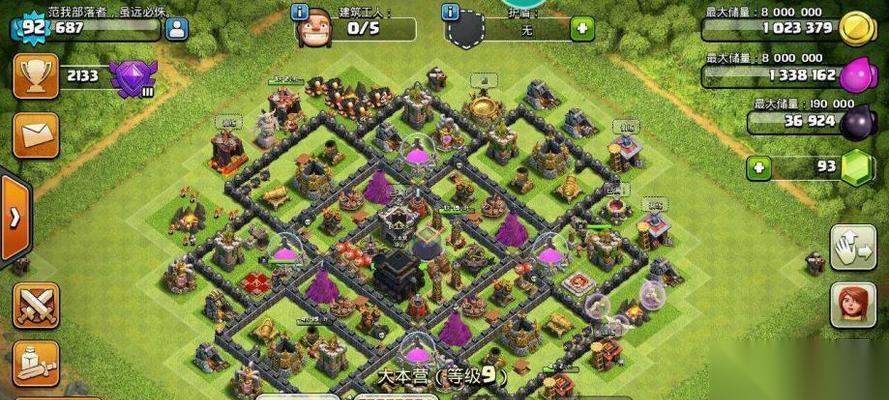This screenshot has width=889, height=400.
Task: Show builder info via the 'i' icon
Action: point(299,13)
